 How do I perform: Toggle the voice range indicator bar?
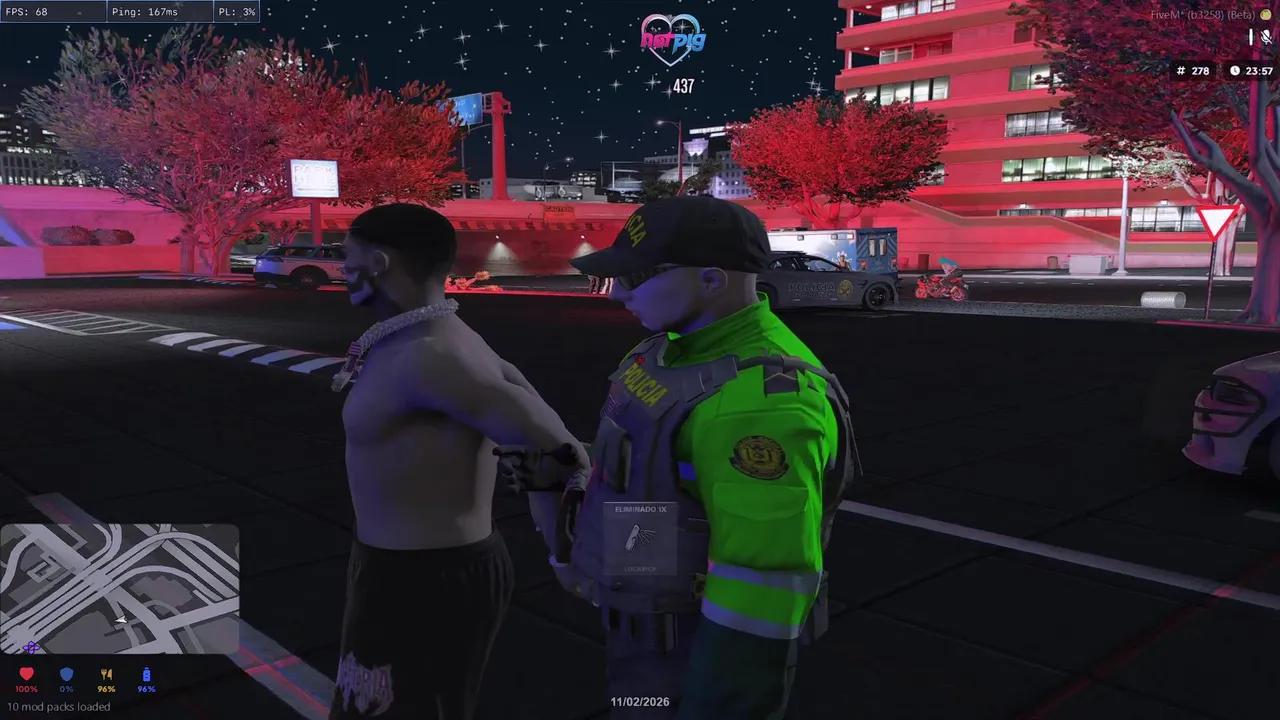tap(1251, 37)
